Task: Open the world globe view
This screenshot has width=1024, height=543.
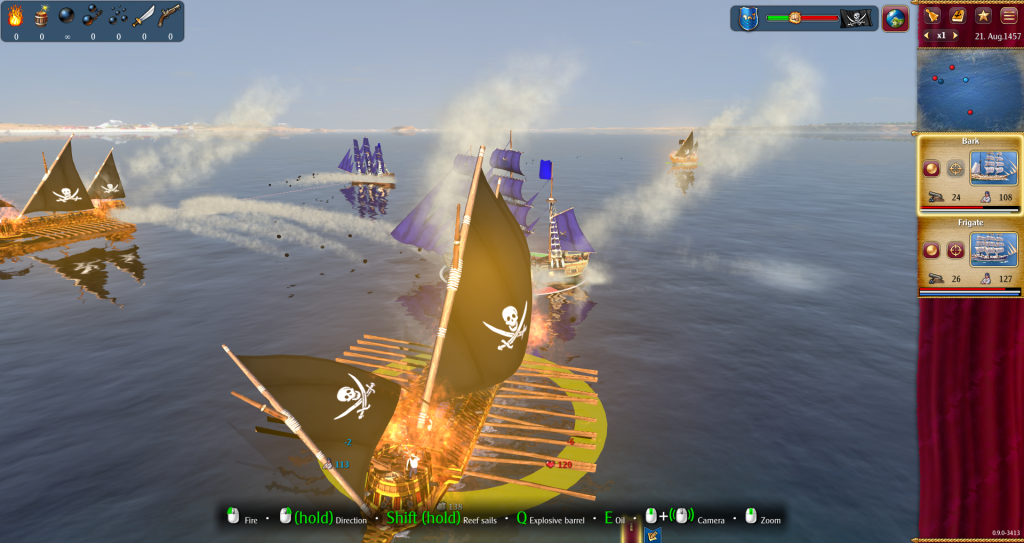Action: (x=895, y=18)
